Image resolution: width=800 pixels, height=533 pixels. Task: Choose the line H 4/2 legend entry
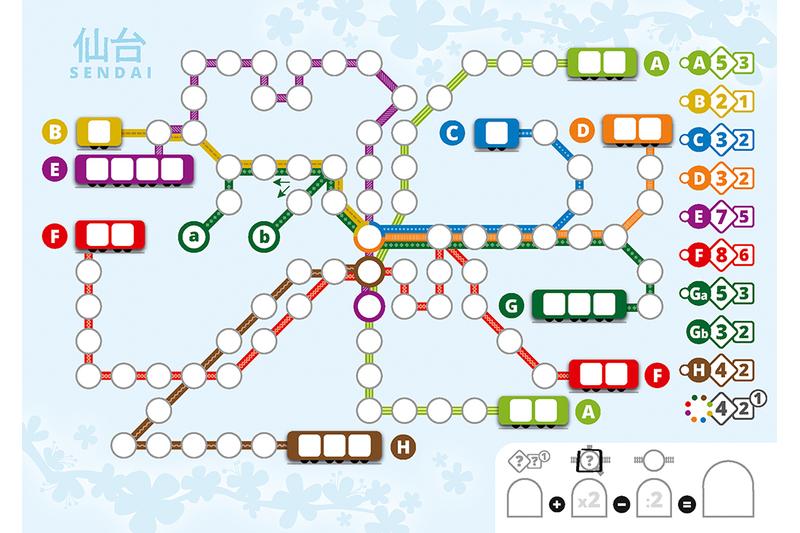718,369
